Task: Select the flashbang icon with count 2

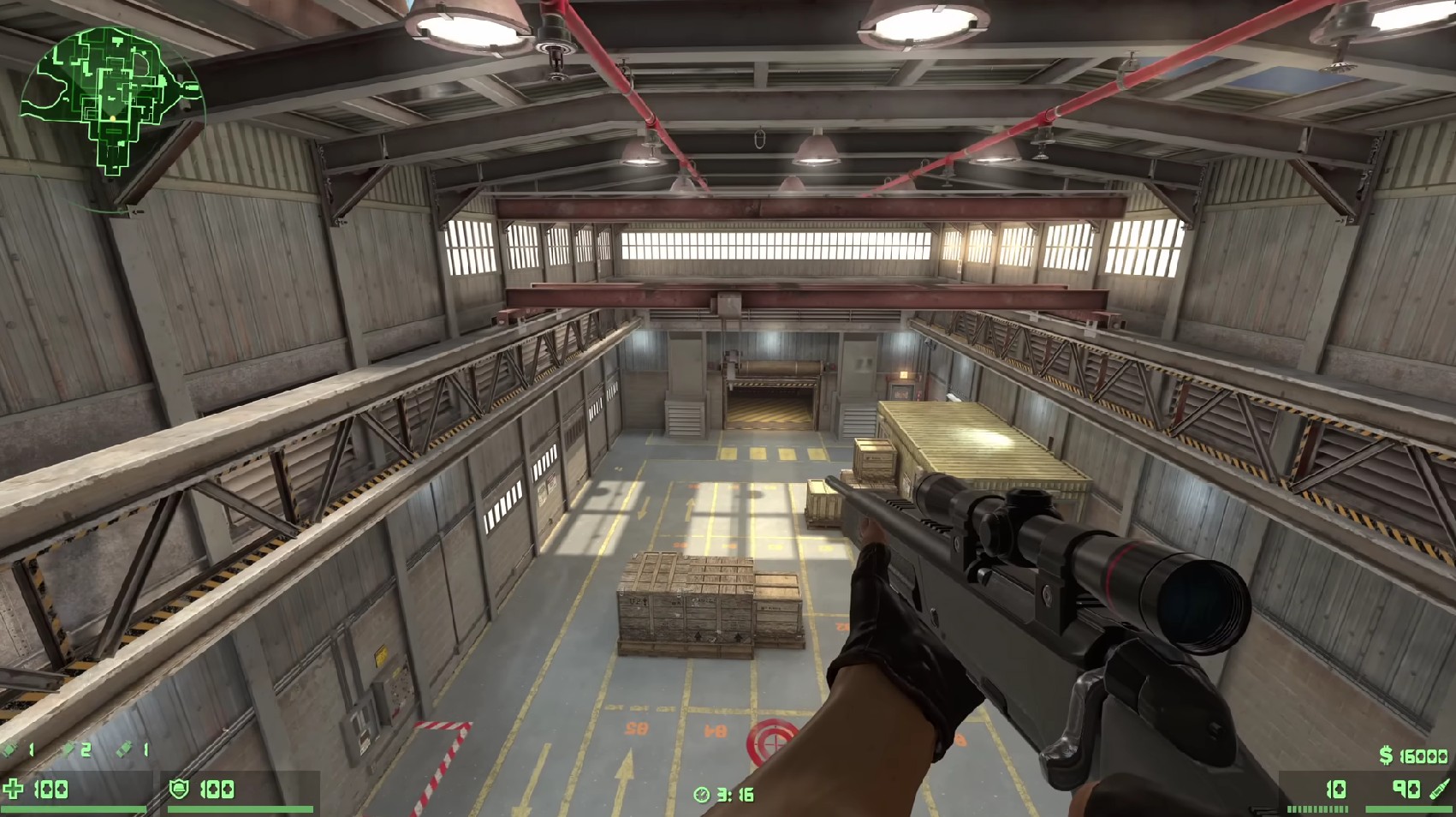Action: coord(70,749)
